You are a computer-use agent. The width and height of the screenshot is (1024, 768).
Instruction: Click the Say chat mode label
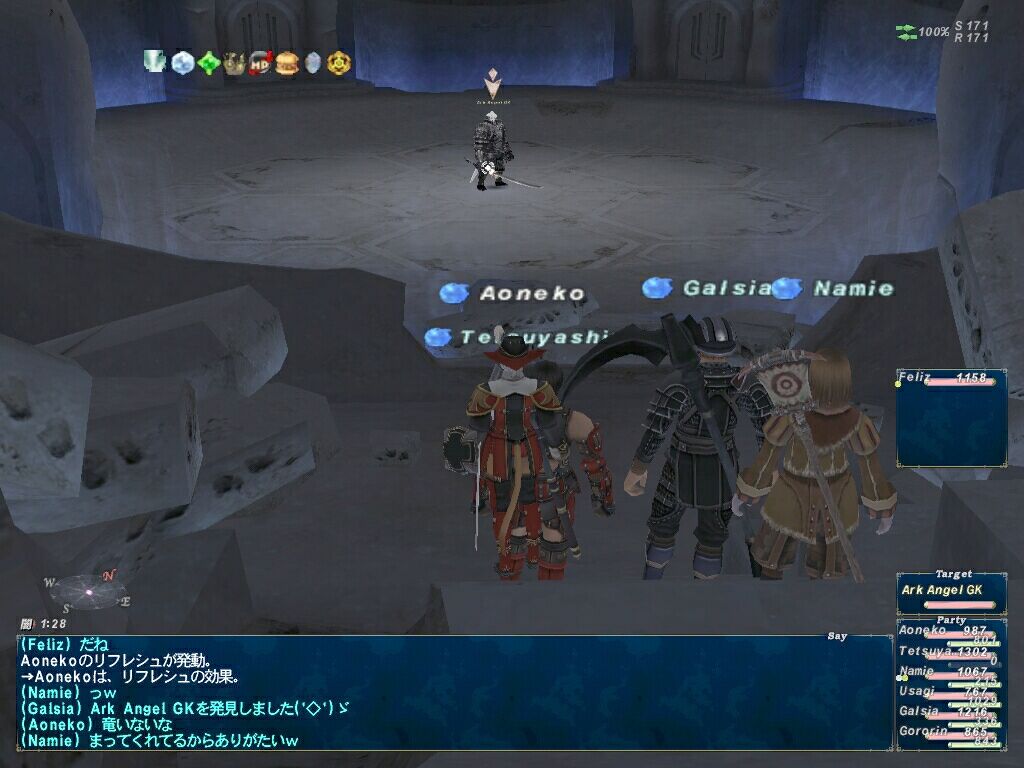(837, 636)
